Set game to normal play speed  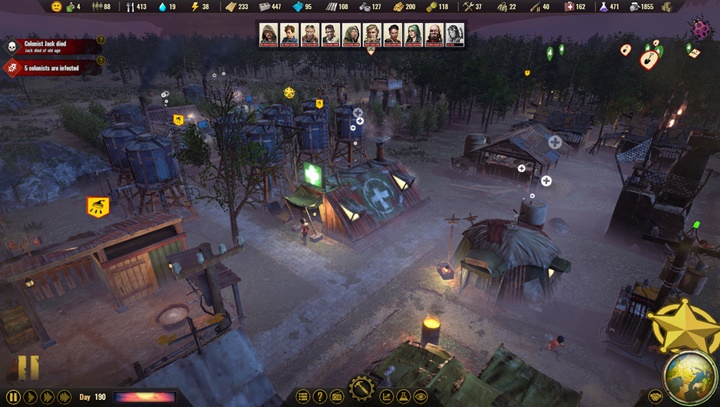click(29, 397)
